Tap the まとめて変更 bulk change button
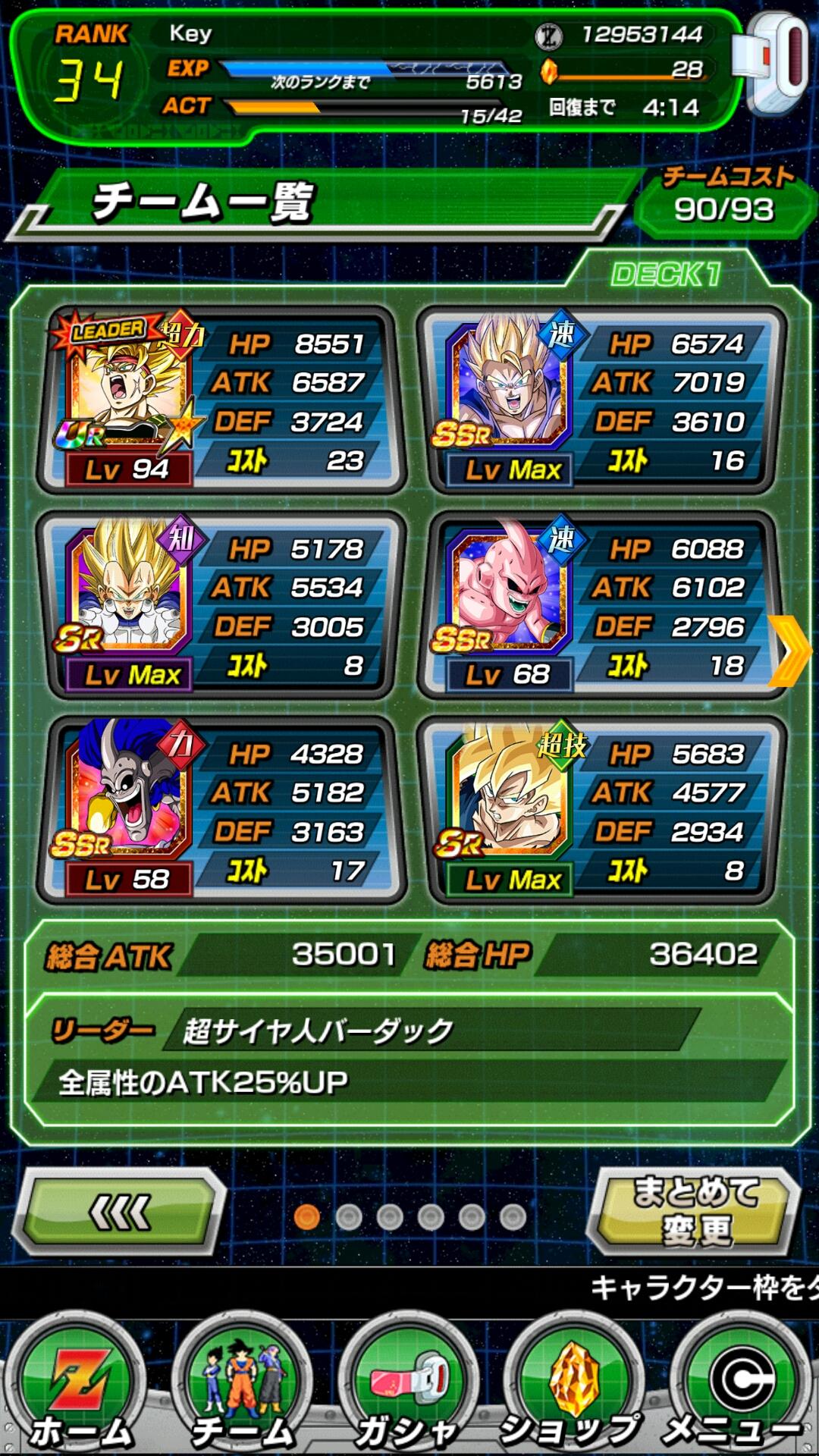The height and width of the screenshot is (1456, 819). click(x=695, y=1211)
